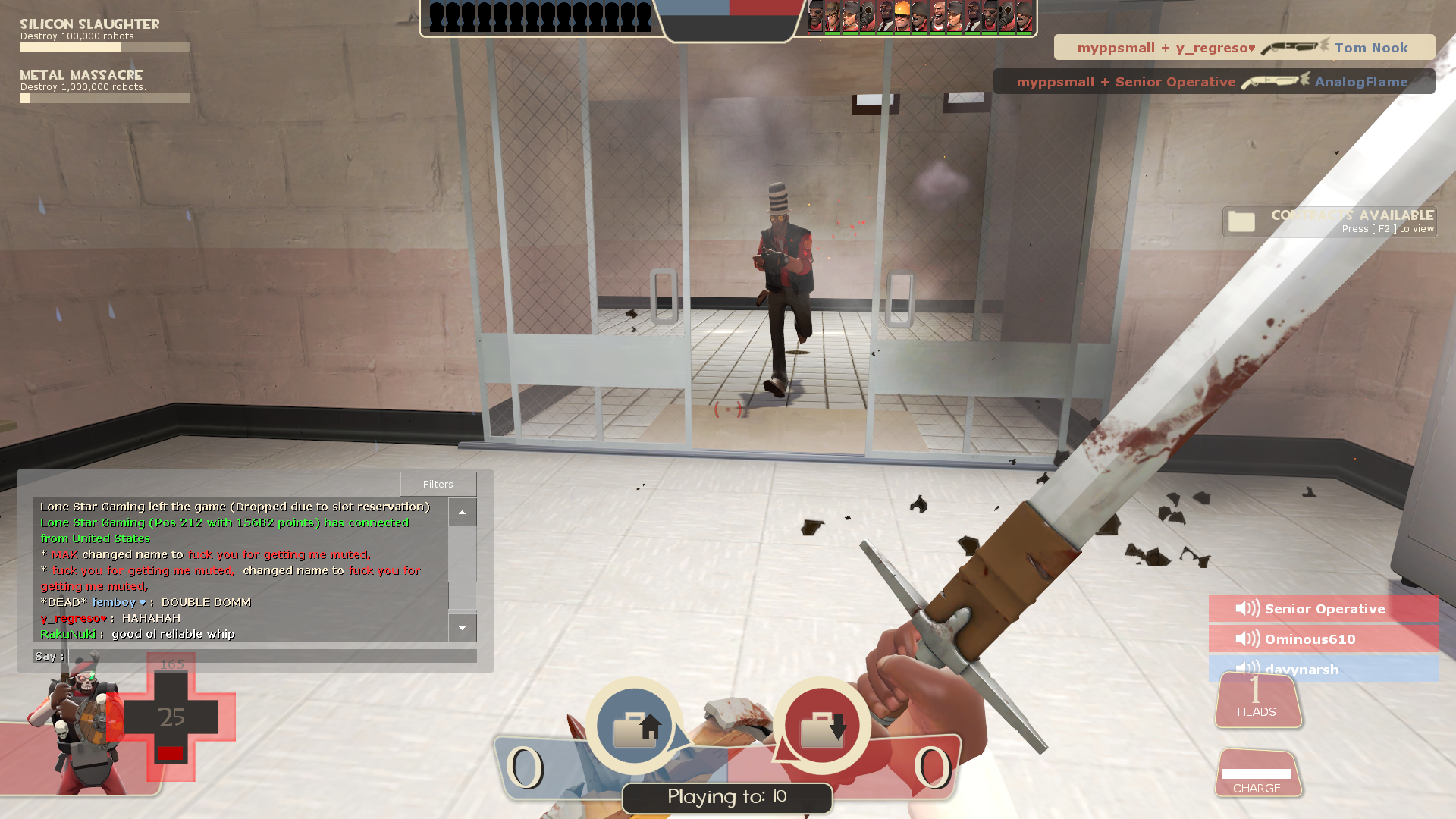Click the AnalogFlame kill feed entry
This screenshot has width=1456, height=819.
tap(1213, 82)
